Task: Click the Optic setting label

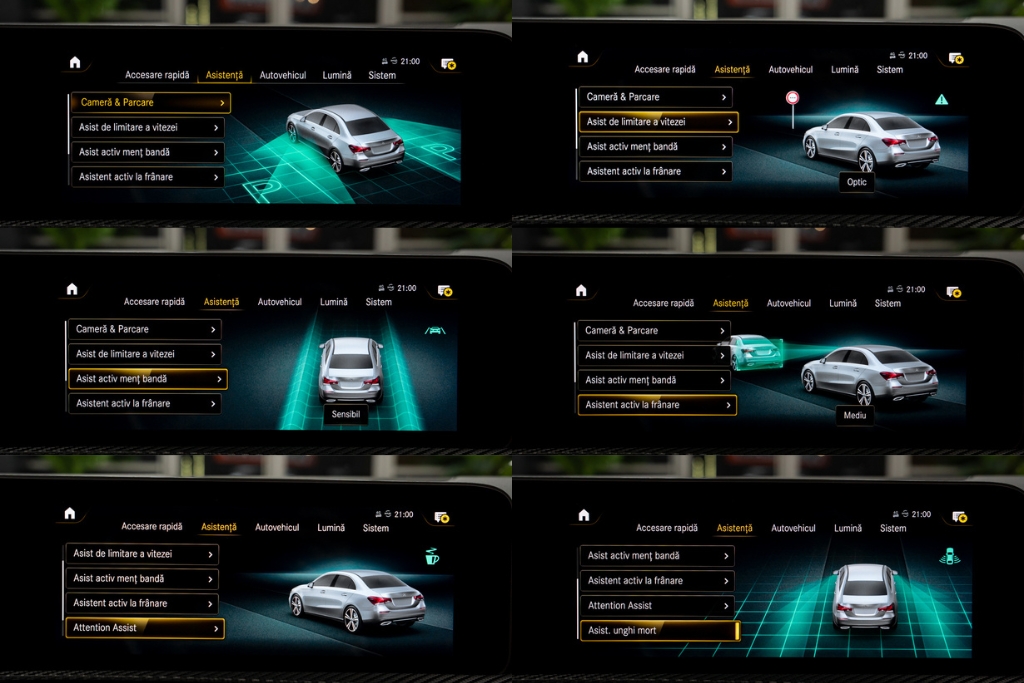Action: (857, 182)
